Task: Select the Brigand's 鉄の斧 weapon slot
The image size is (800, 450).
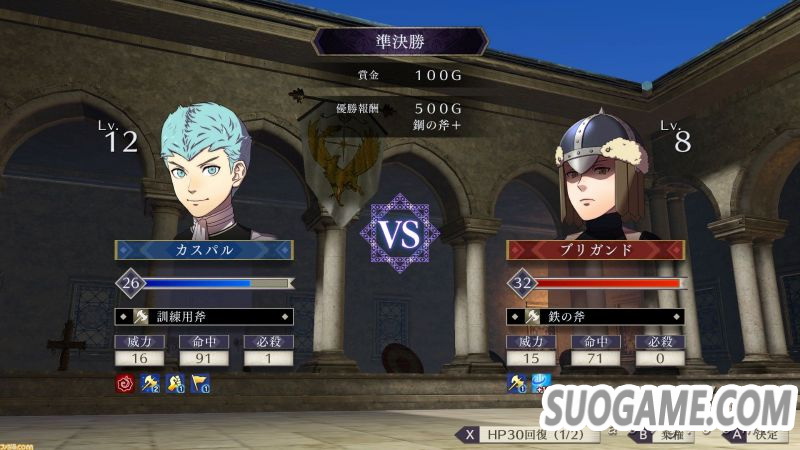Action: click(x=597, y=316)
